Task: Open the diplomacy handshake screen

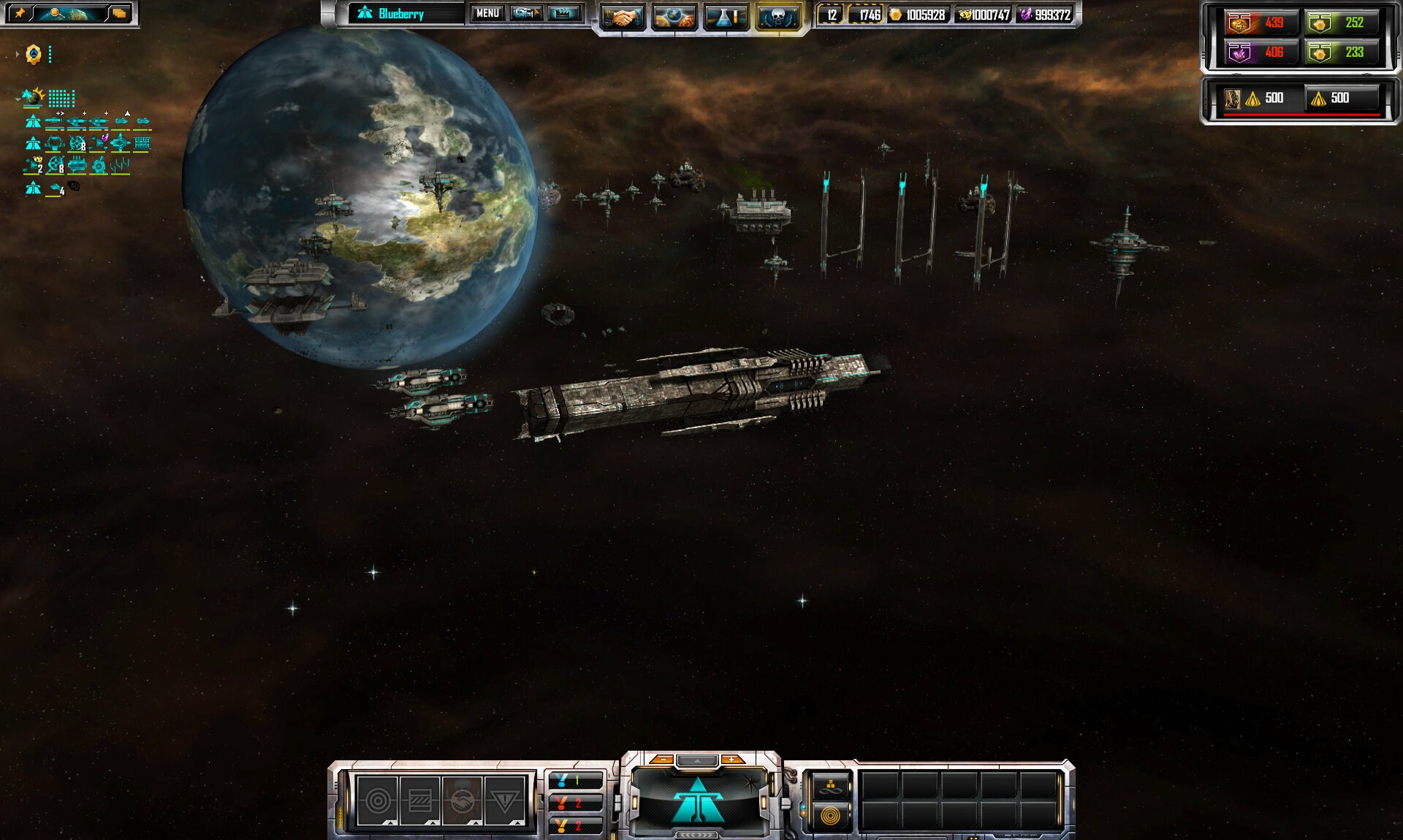Action: coord(622,17)
